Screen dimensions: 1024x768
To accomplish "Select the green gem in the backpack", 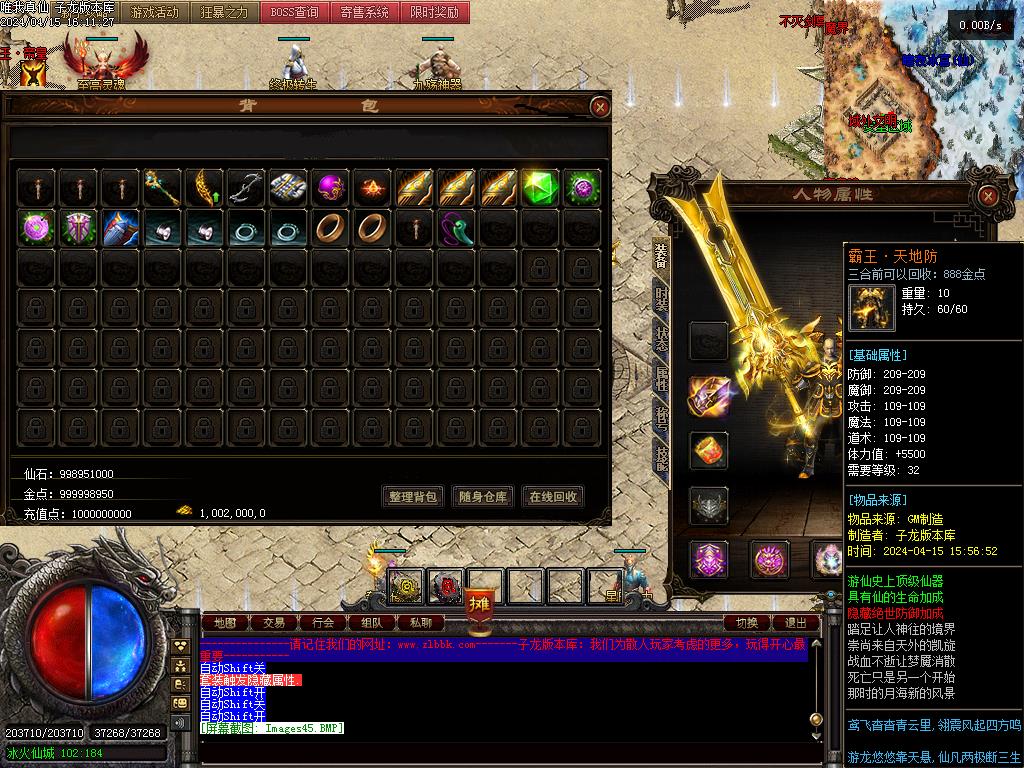I will [540, 187].
